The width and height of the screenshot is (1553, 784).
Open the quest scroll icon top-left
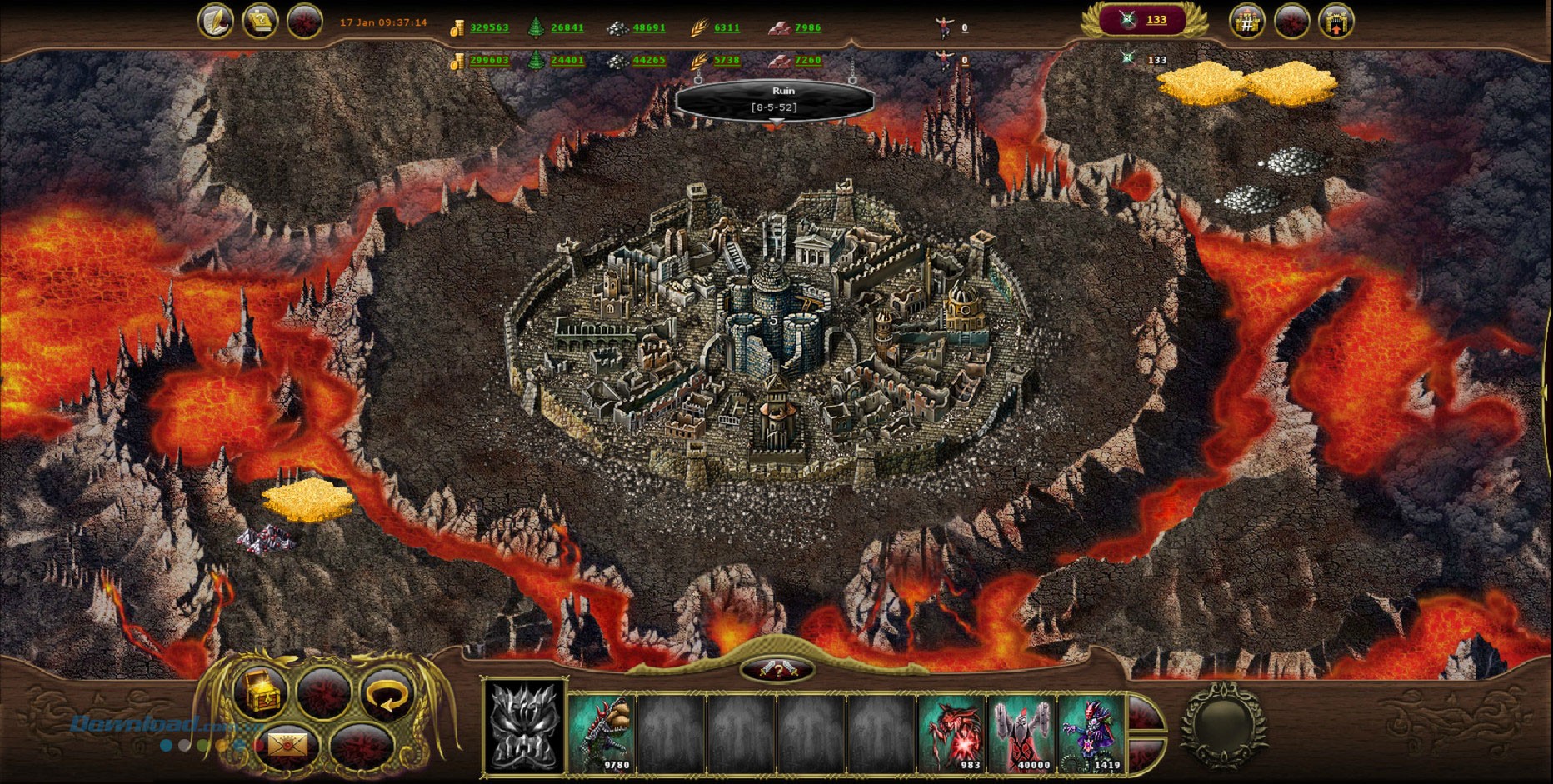click(216, 21)
